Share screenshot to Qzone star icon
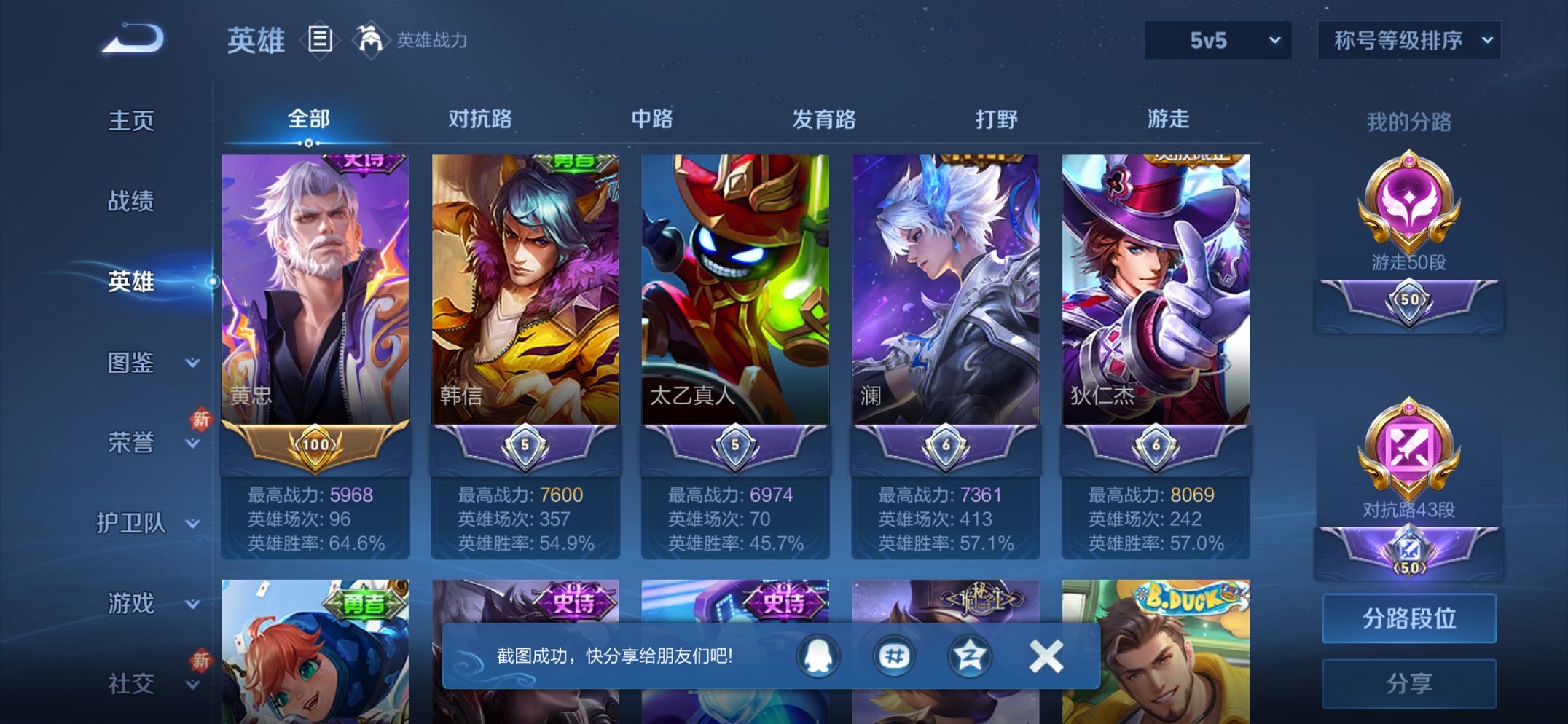Screen dimensions: 1568x724 [x=971, y=655]
